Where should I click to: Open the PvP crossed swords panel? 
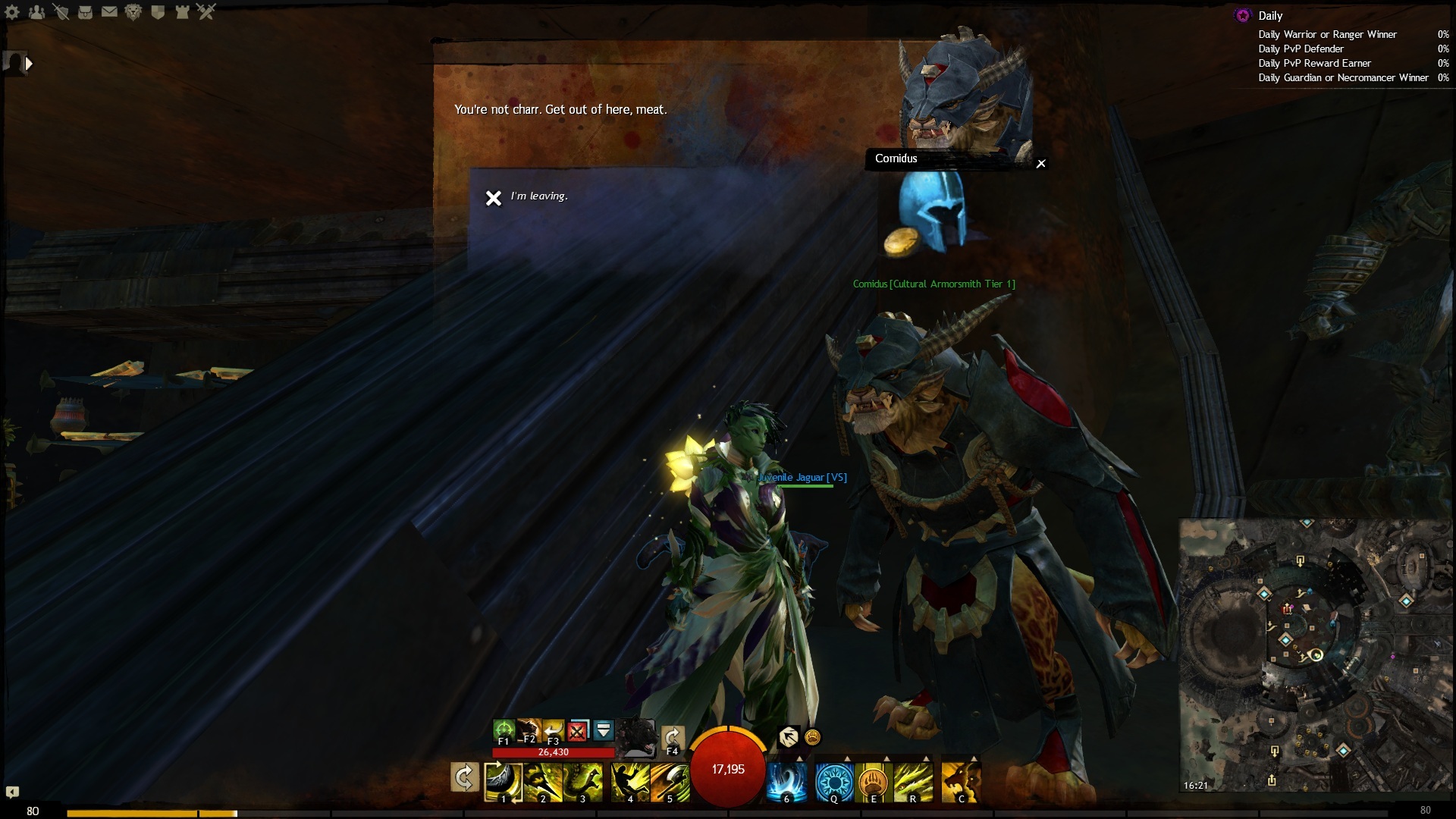coord(206,12)
